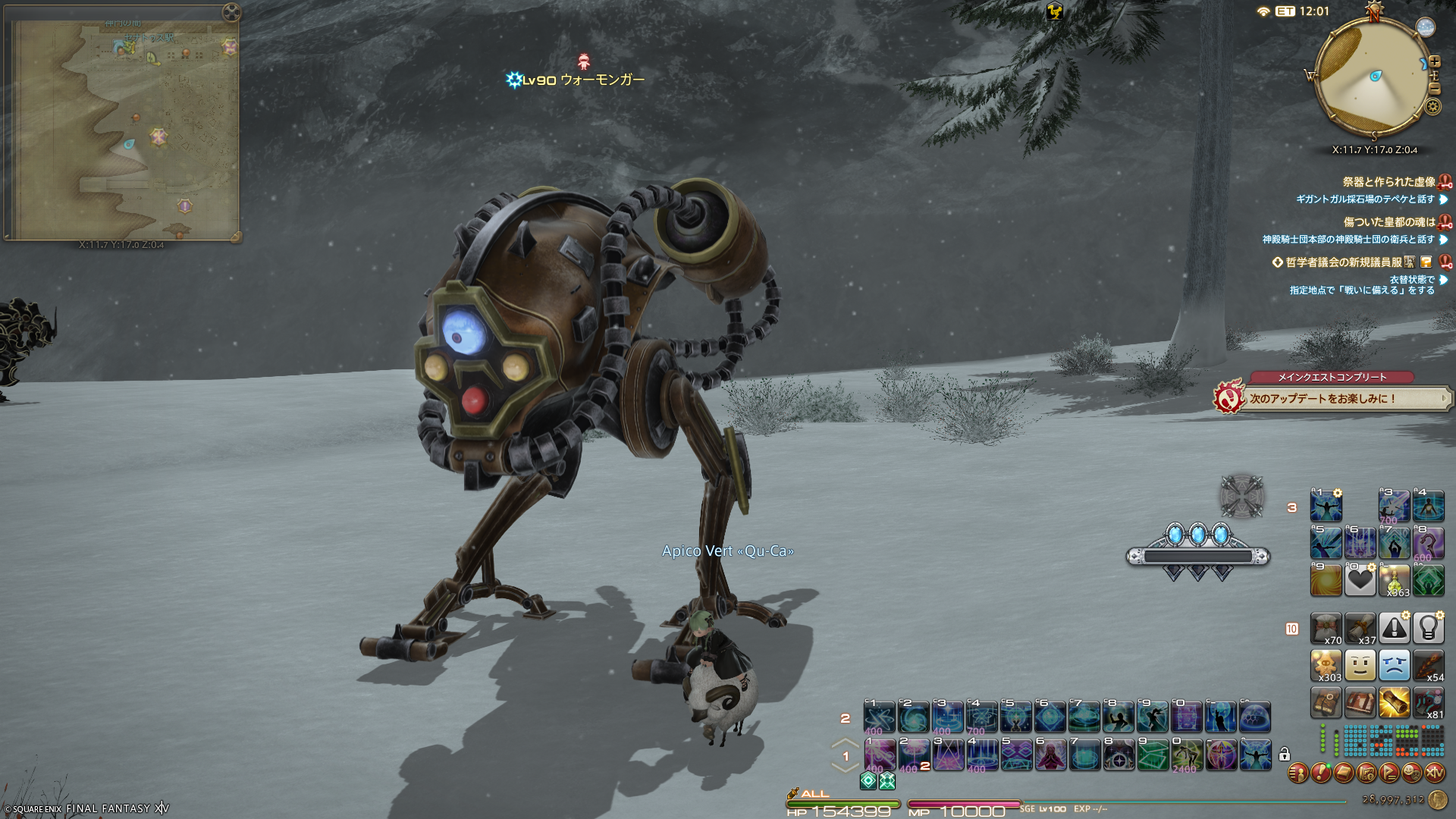Open quest 祭器と作られた虚像 in tracker
1456x819 pixels.
(1389, 182)
